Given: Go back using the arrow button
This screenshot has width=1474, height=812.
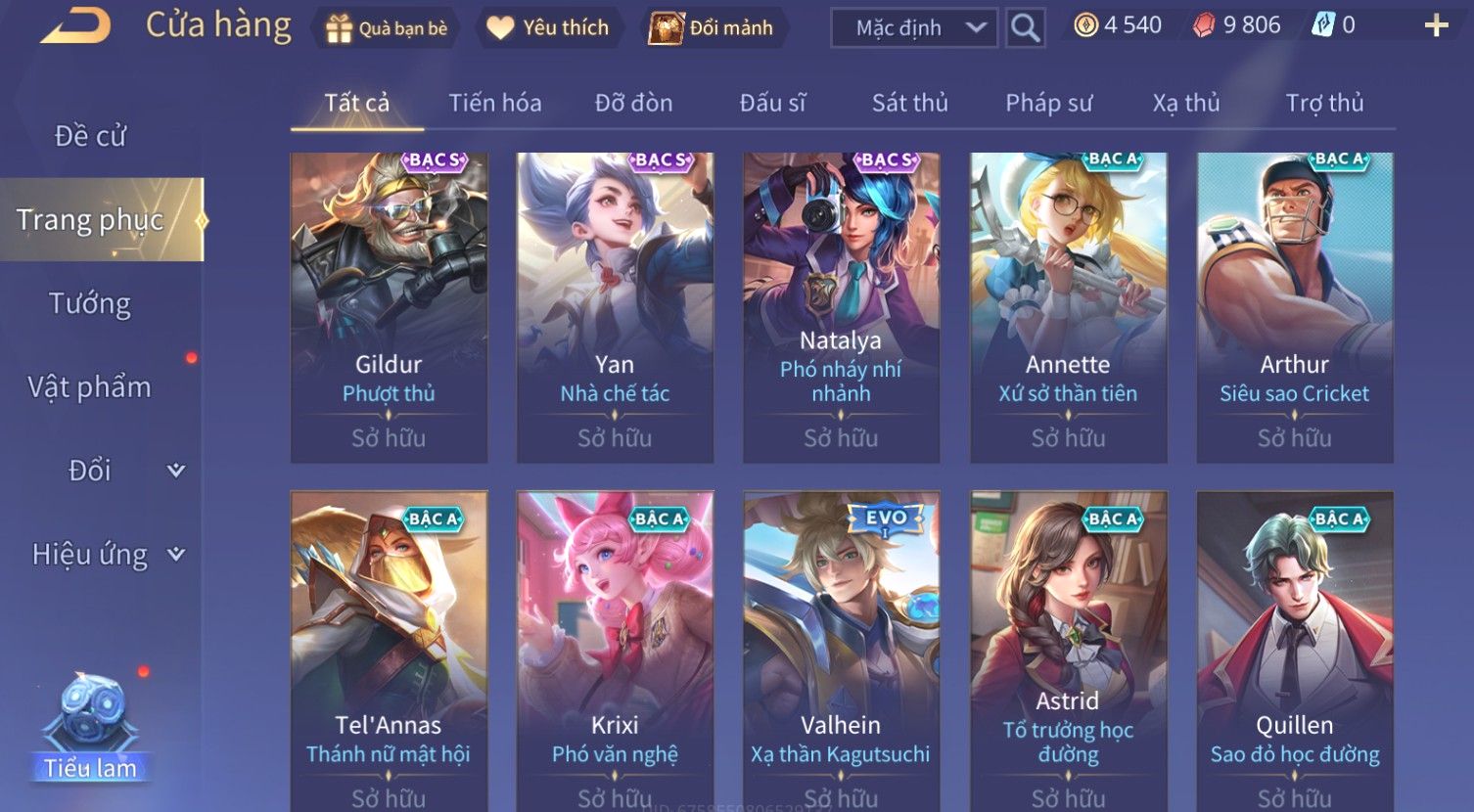Looking at the screenshot, I should [75, 26].
